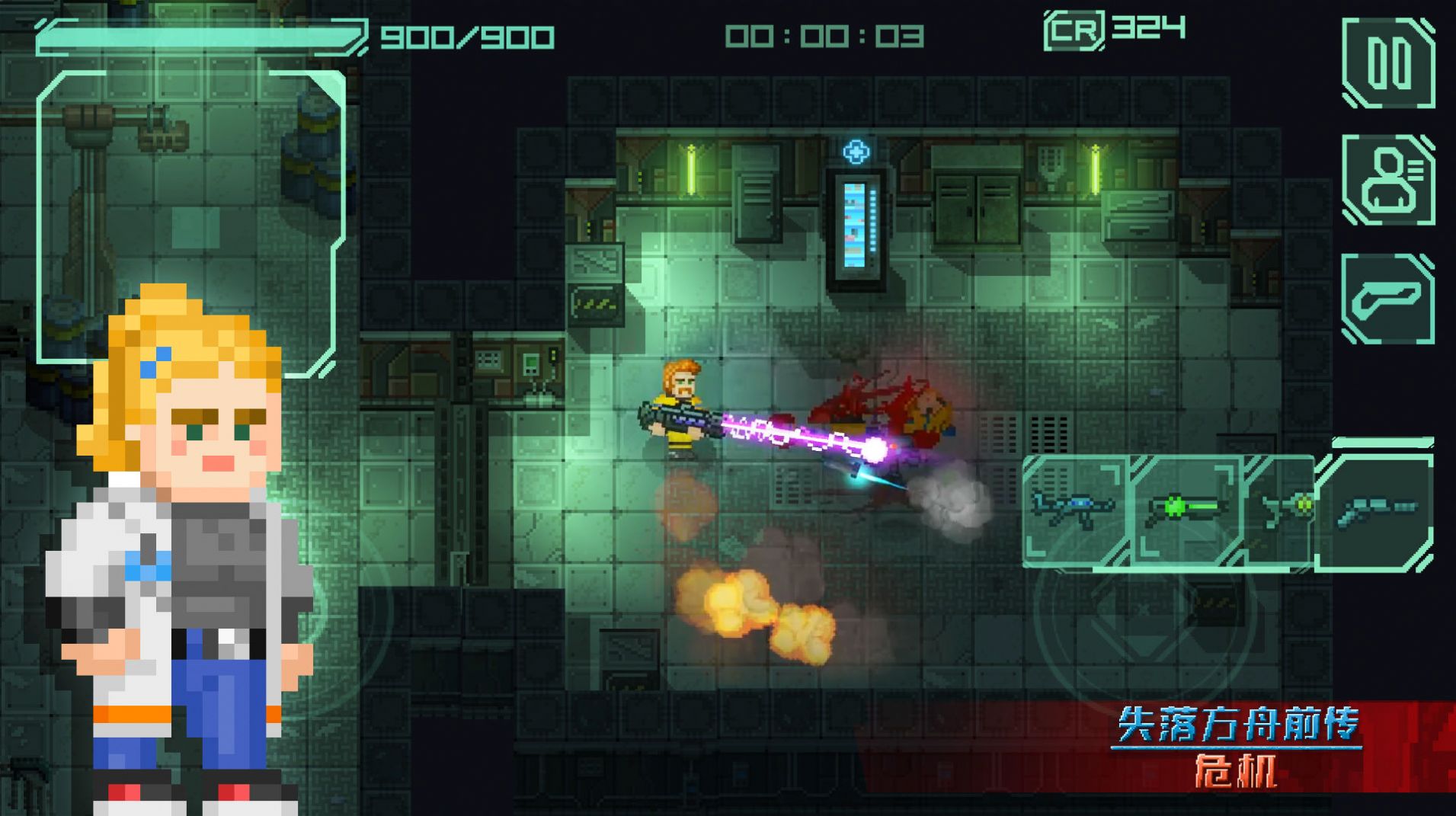This screenshot has height=816, width=1456.
Task: Pause the game
Action: point(1388,63)
